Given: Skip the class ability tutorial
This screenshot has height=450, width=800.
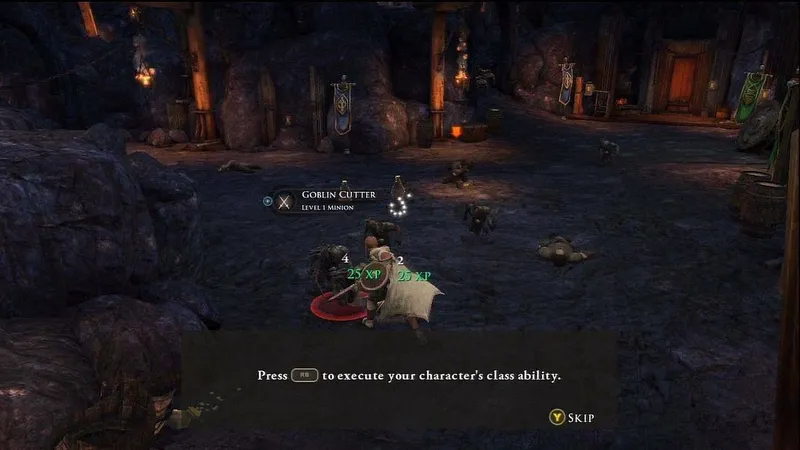Looking at the screenshot, I should [x=572, y=417].
